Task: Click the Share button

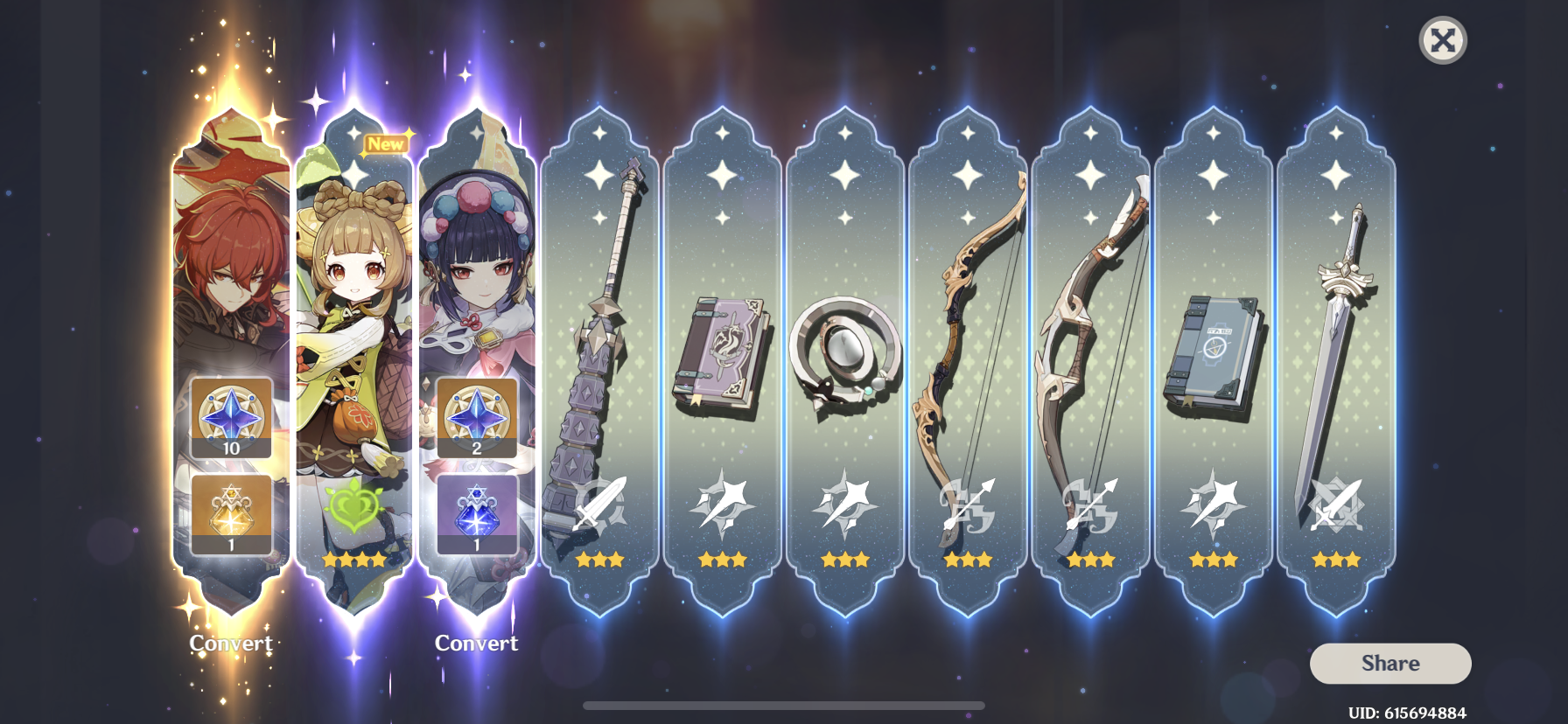Action: 1390,663
